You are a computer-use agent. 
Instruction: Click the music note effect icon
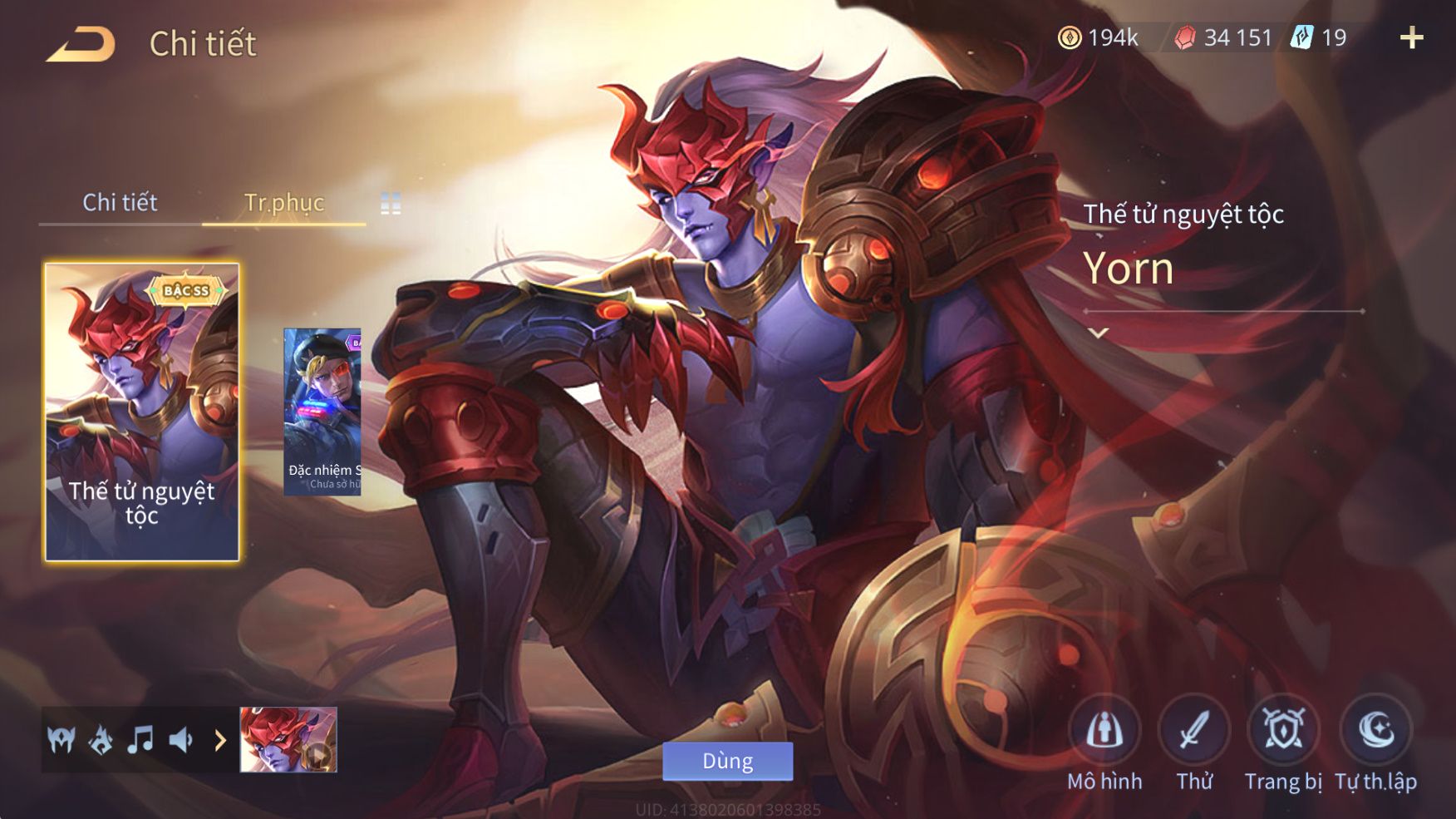point(140,739)
